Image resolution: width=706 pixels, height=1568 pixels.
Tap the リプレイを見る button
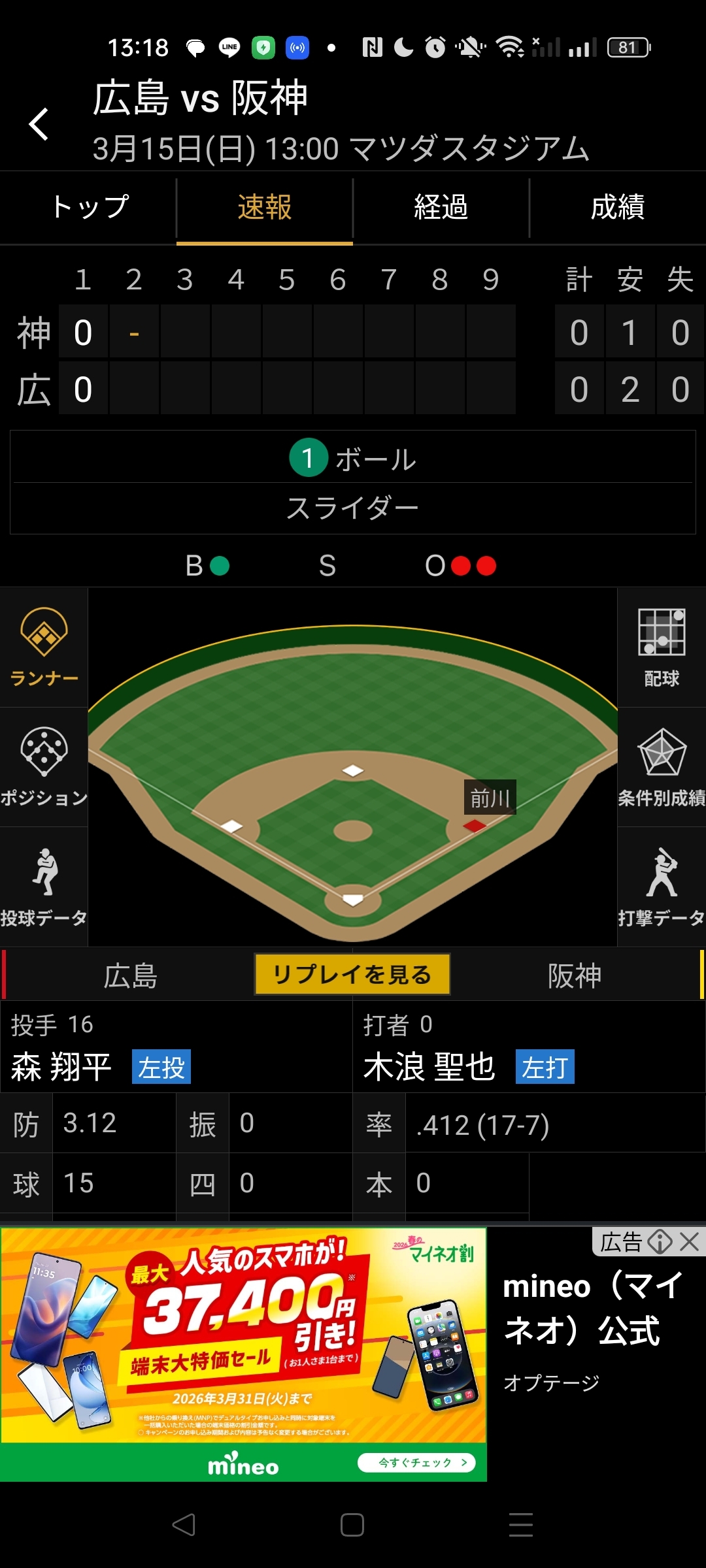click(352, 974)
